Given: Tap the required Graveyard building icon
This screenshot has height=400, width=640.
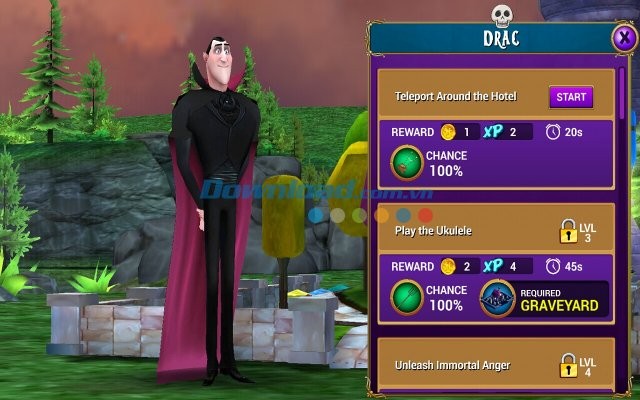Looking at the screenshot, I should [497, 298].
